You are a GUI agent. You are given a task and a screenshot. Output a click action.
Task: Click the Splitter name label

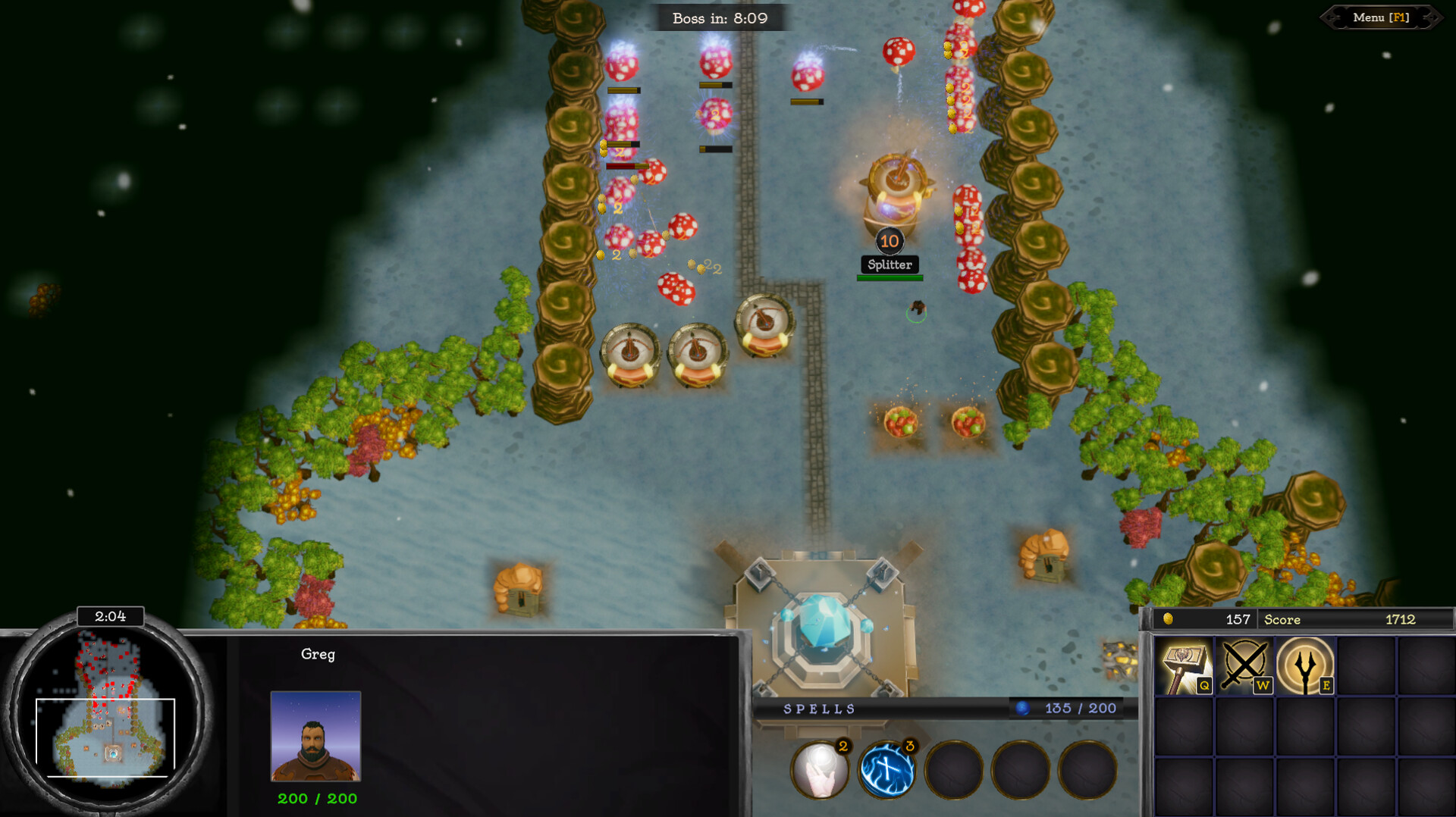pos(890,265)
